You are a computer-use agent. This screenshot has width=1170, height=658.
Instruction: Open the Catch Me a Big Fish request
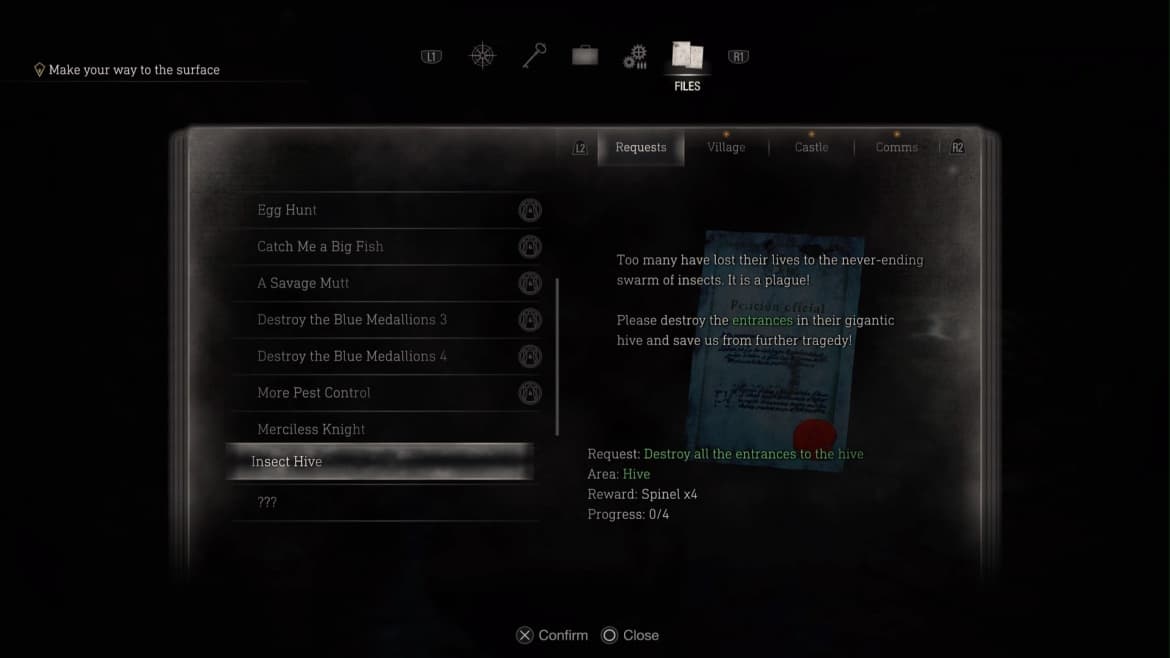(320, 246)
